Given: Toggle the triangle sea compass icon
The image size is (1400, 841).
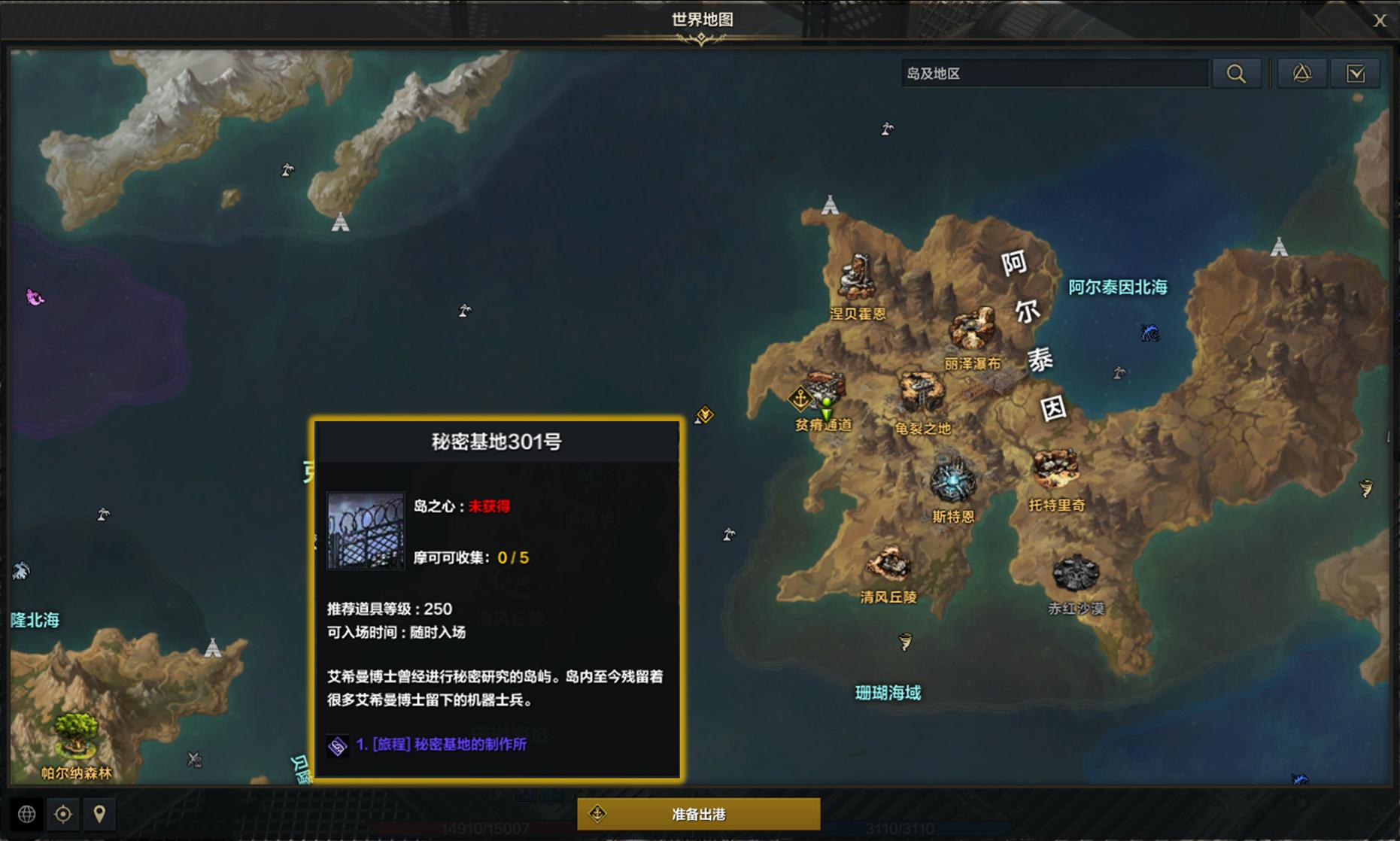Looking at the screenshot, I should coord(1304,73).
